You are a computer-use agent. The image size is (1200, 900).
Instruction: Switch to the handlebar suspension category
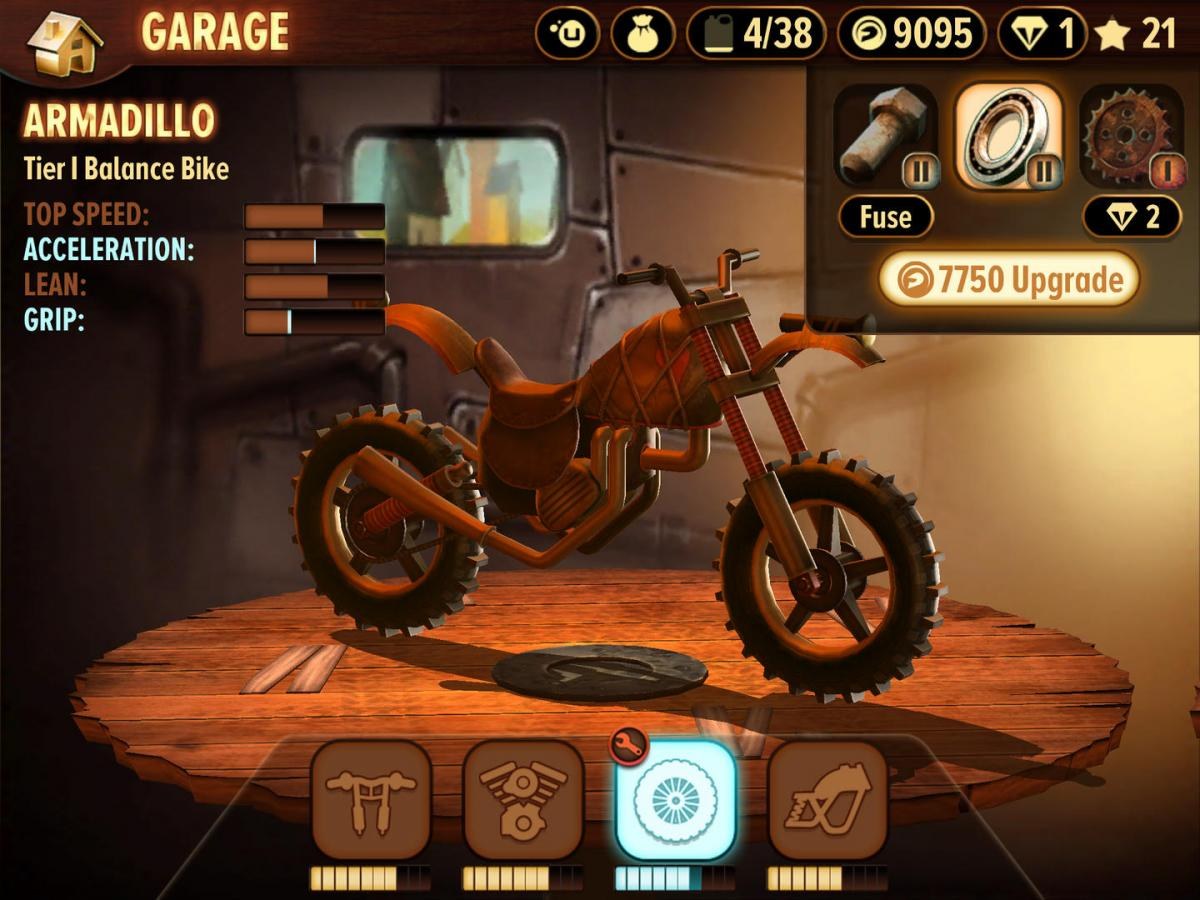(371, 800)
